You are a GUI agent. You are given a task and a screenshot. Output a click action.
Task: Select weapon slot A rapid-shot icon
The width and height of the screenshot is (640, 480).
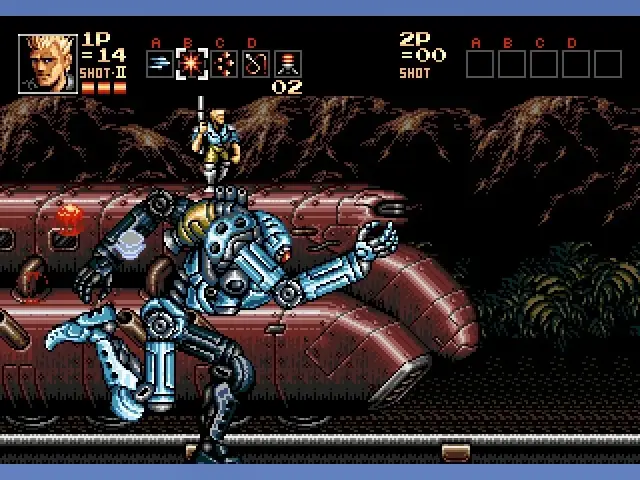point(158,64)
